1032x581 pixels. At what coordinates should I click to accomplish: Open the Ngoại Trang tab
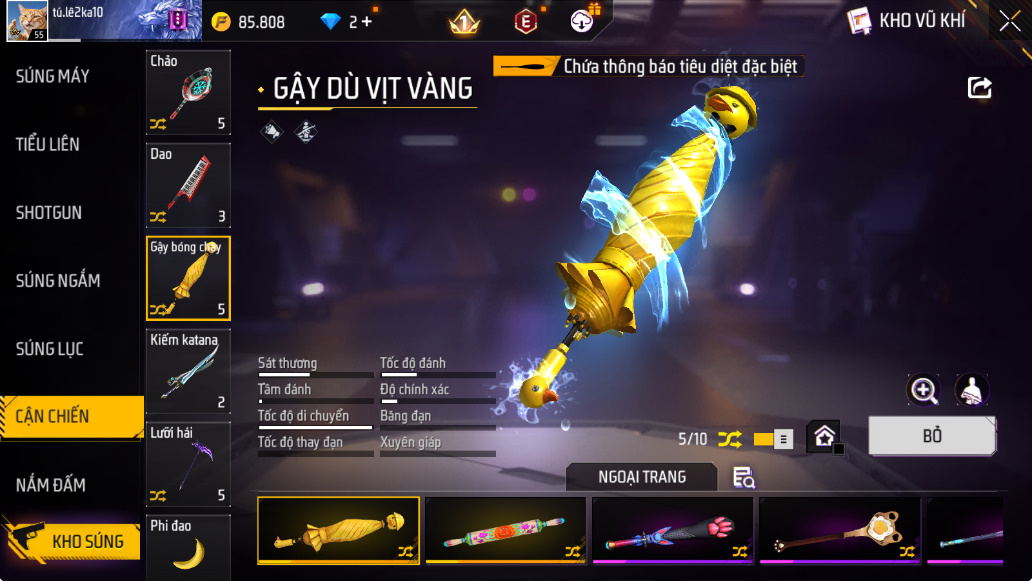[x=642, y=477]
